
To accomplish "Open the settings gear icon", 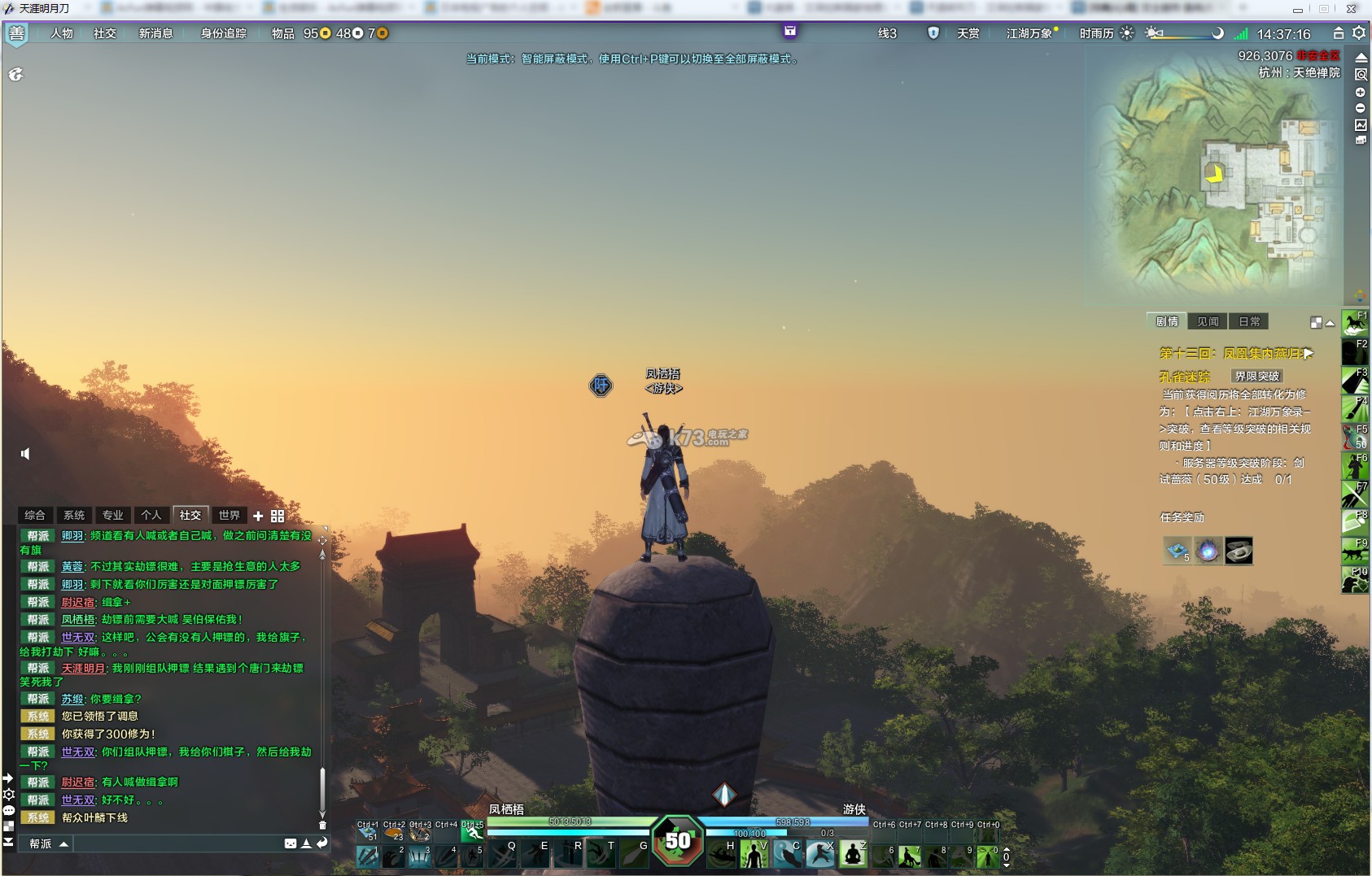I will [1359, 33].
